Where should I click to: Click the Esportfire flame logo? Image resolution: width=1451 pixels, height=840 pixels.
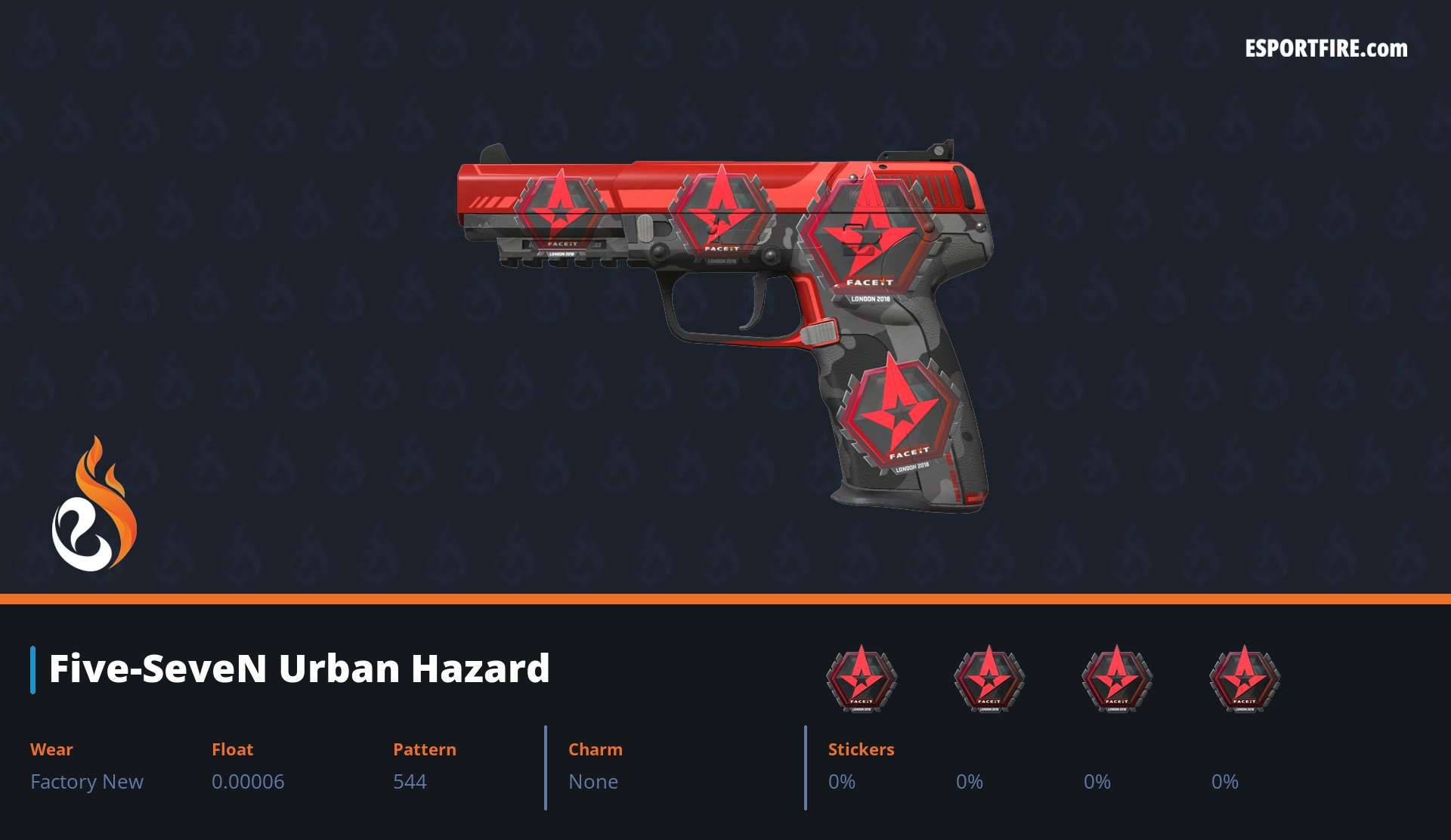tap(94, 505)
